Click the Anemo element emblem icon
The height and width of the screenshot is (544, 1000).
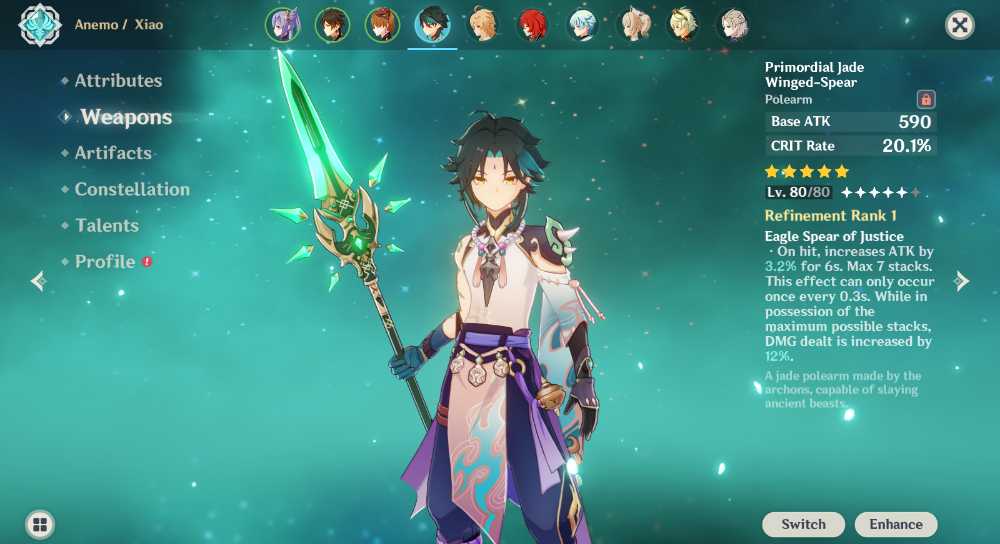point(40,25)
